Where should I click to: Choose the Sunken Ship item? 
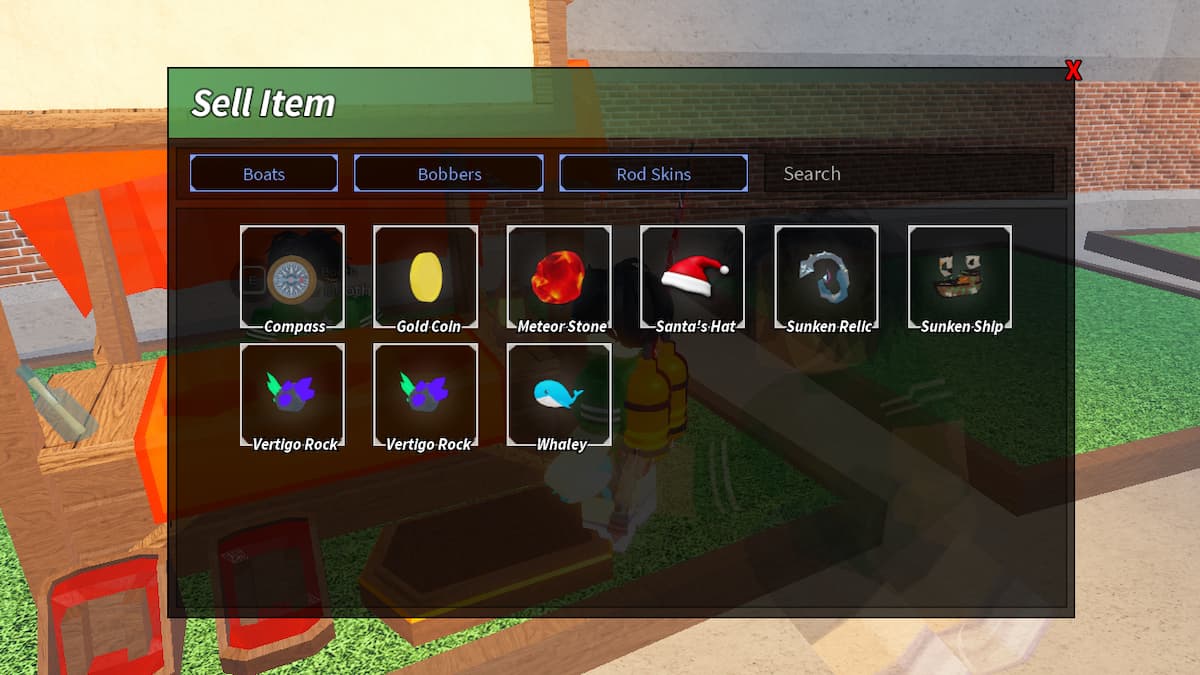(x=960, y=278)
